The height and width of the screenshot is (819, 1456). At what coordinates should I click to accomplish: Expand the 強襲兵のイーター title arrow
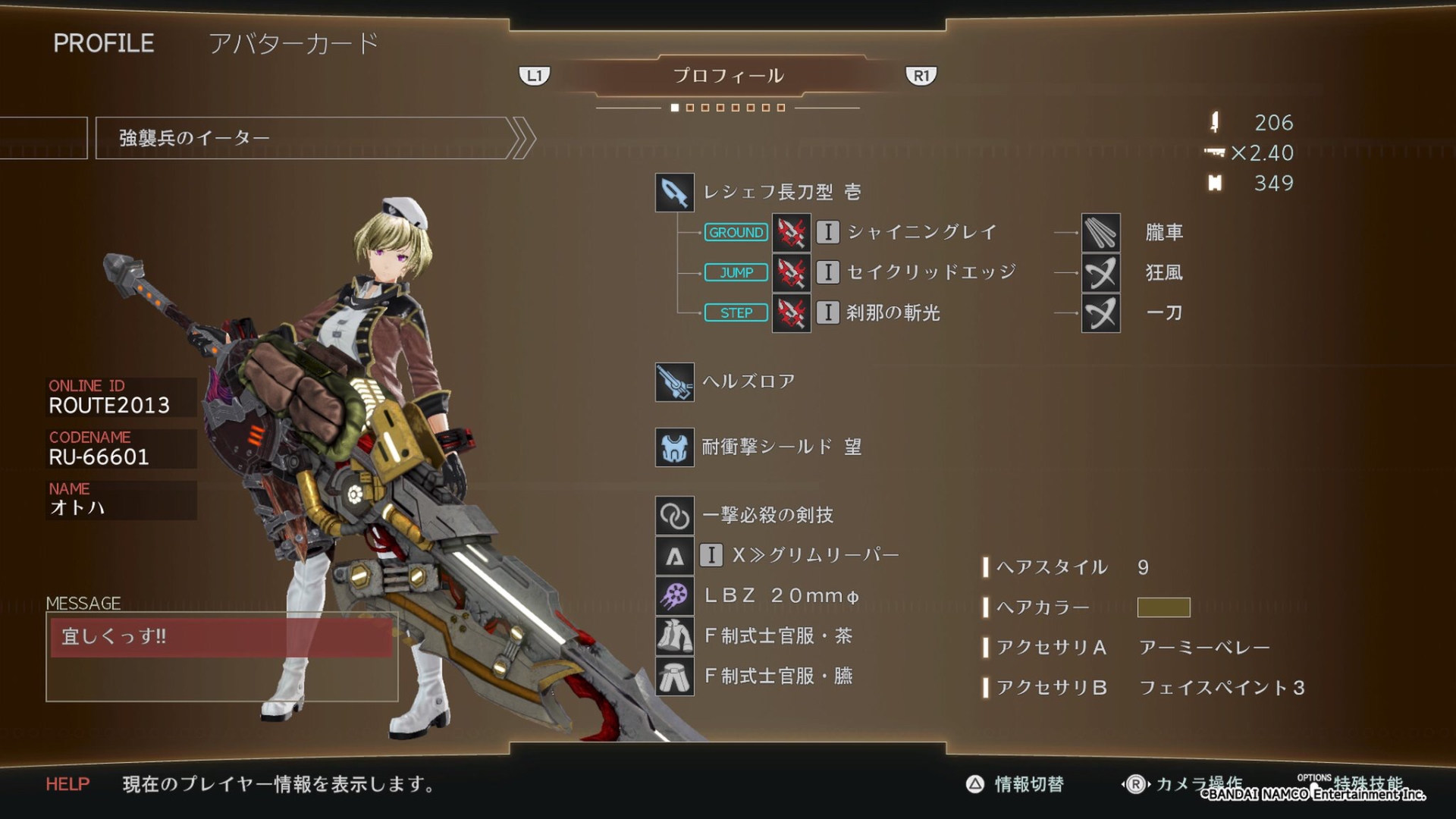pyautogui.click(x=522, y=137)
